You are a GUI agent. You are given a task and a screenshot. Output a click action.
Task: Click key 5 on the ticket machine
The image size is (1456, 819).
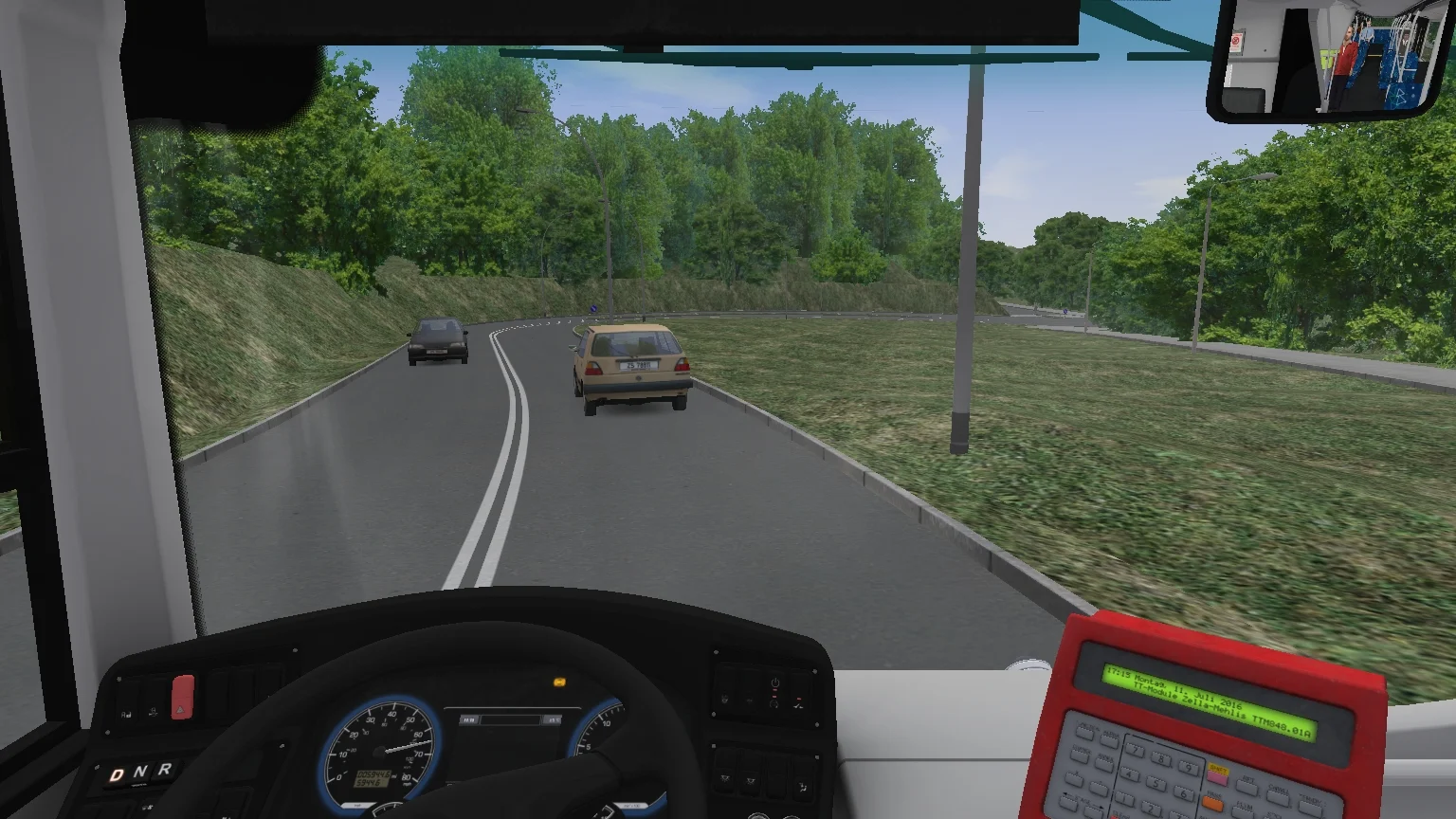coord(1156,784)
